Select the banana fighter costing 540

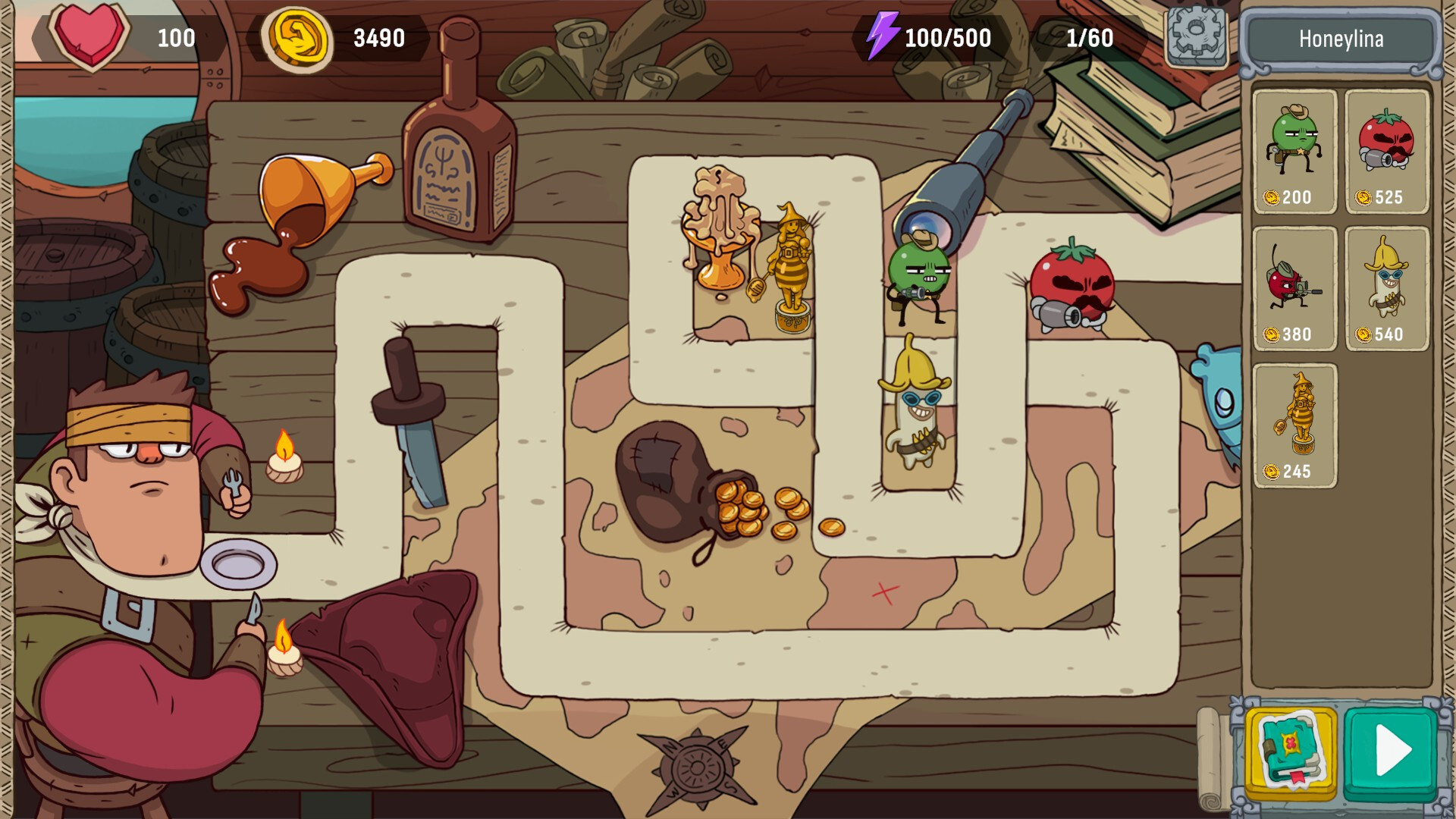point(1387,284)
